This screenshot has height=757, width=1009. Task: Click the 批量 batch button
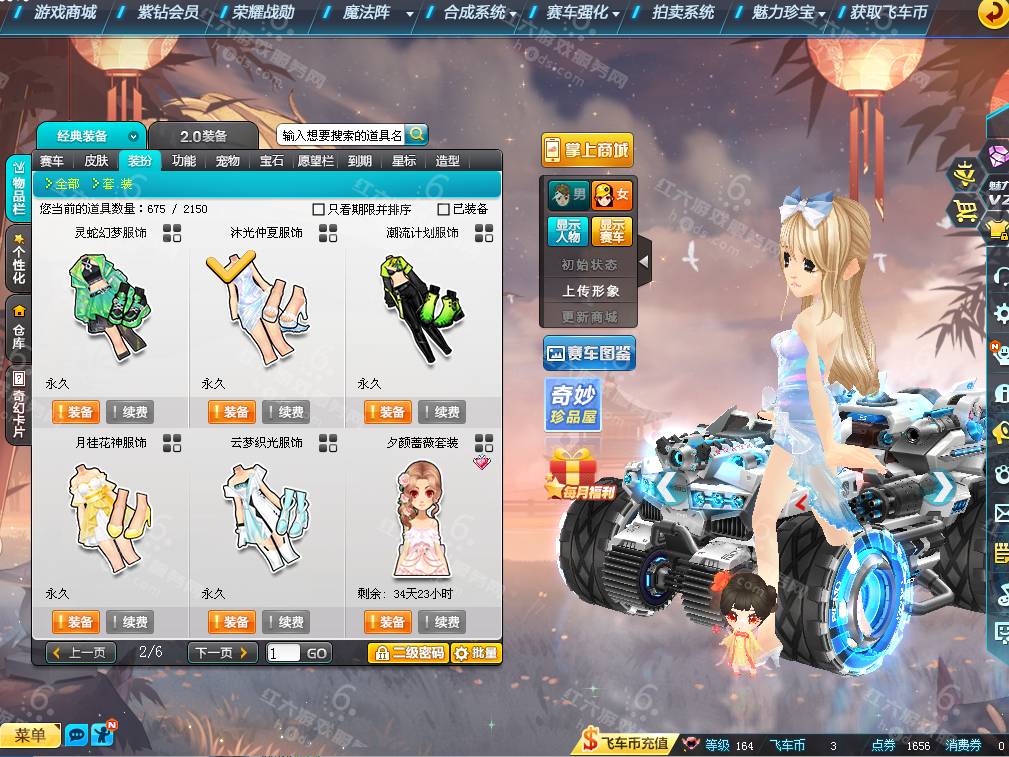click(x=476, y=653)
